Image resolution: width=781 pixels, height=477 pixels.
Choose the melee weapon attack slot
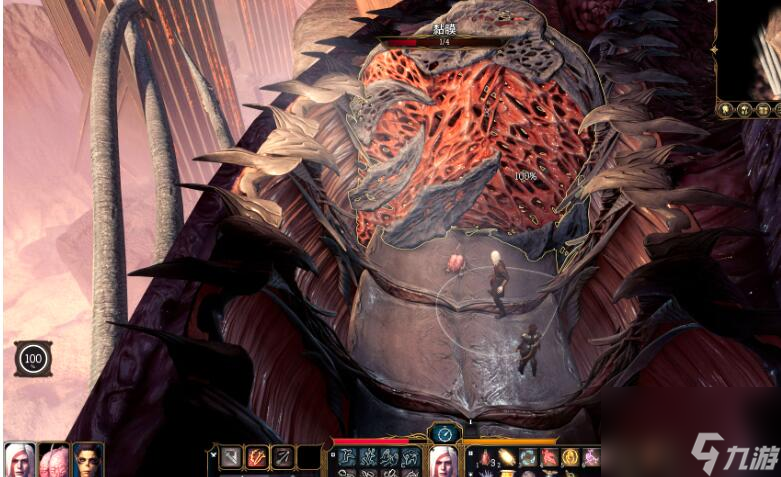click(231, 458)
